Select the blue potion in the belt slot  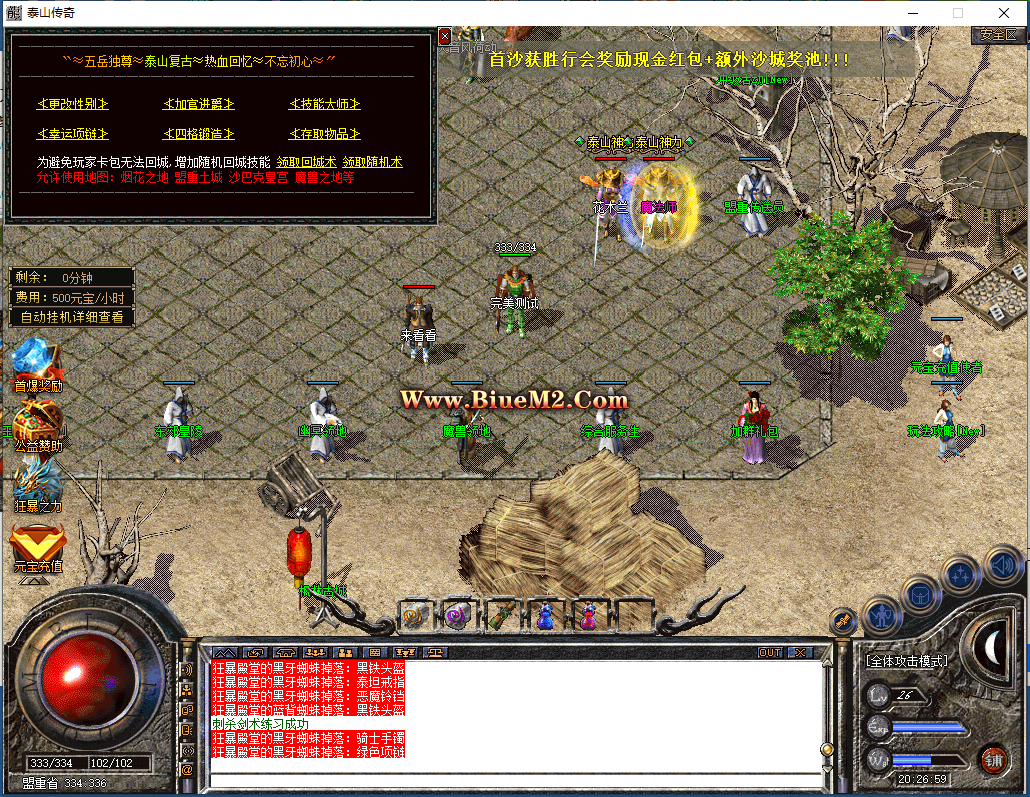click(545, 615)
